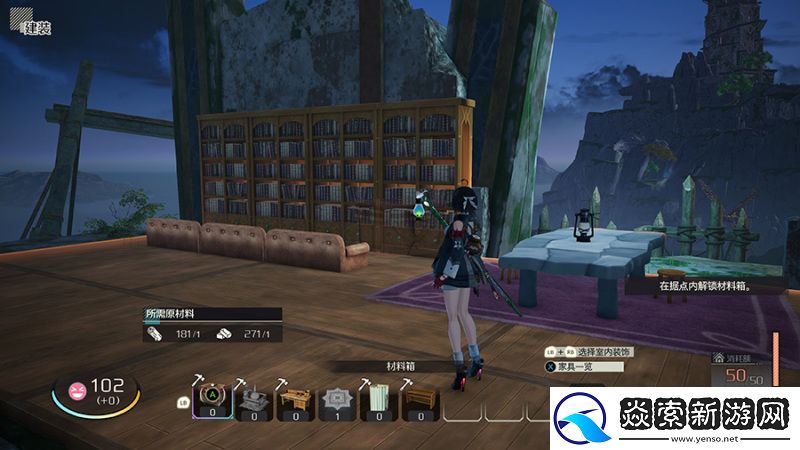Click the 选择室内装饰 interior decoration option

pos(607,353)
